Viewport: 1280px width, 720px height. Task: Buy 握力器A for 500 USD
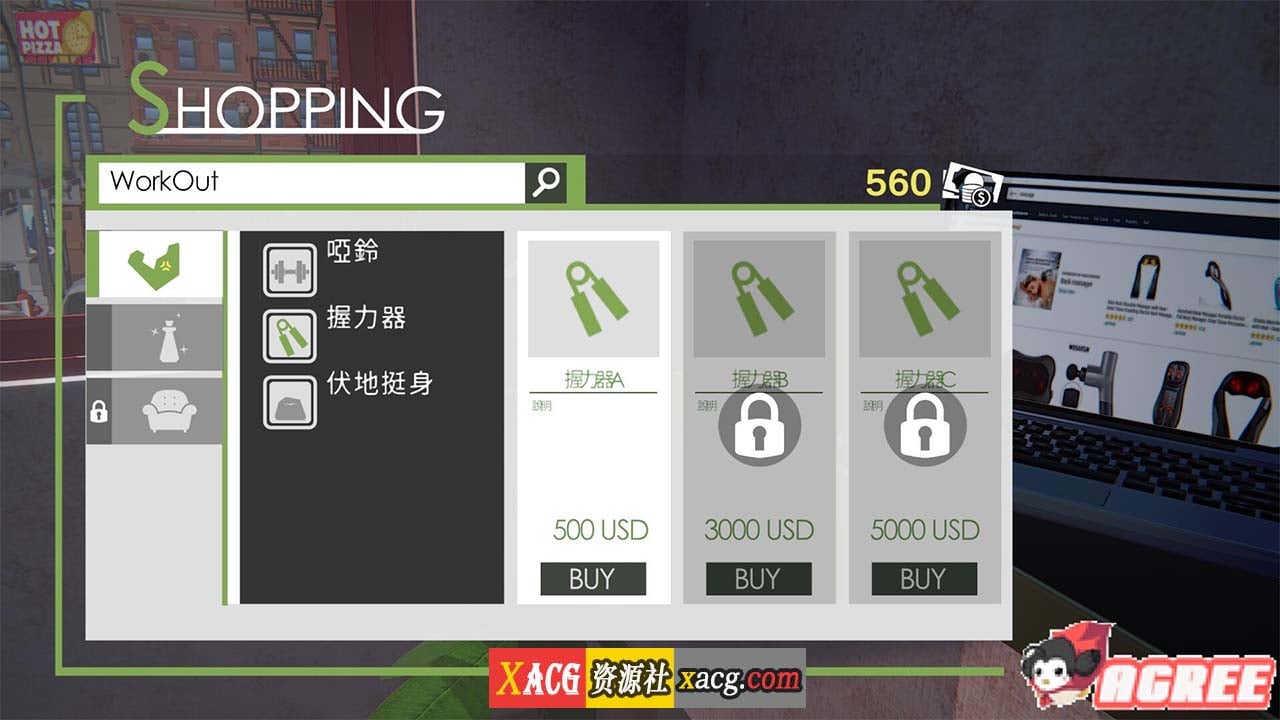[593, 578]
